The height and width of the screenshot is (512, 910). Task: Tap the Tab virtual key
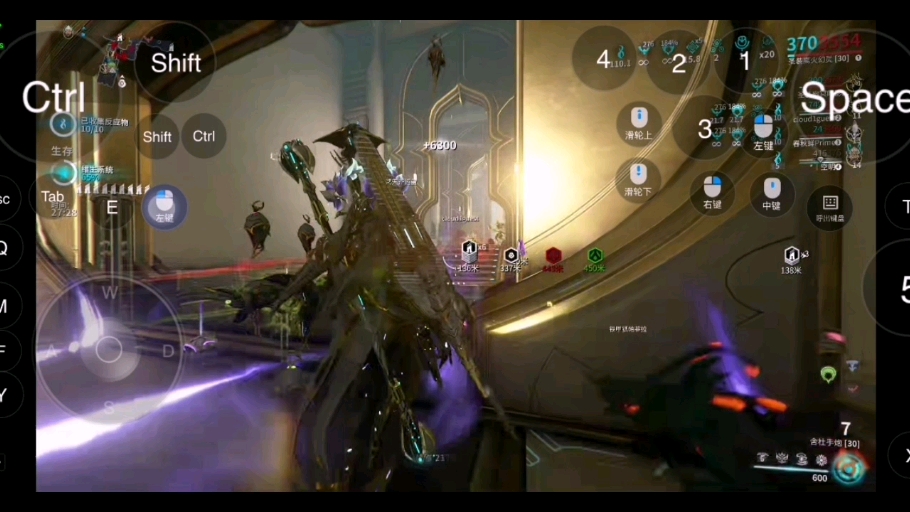click(53, 197)
